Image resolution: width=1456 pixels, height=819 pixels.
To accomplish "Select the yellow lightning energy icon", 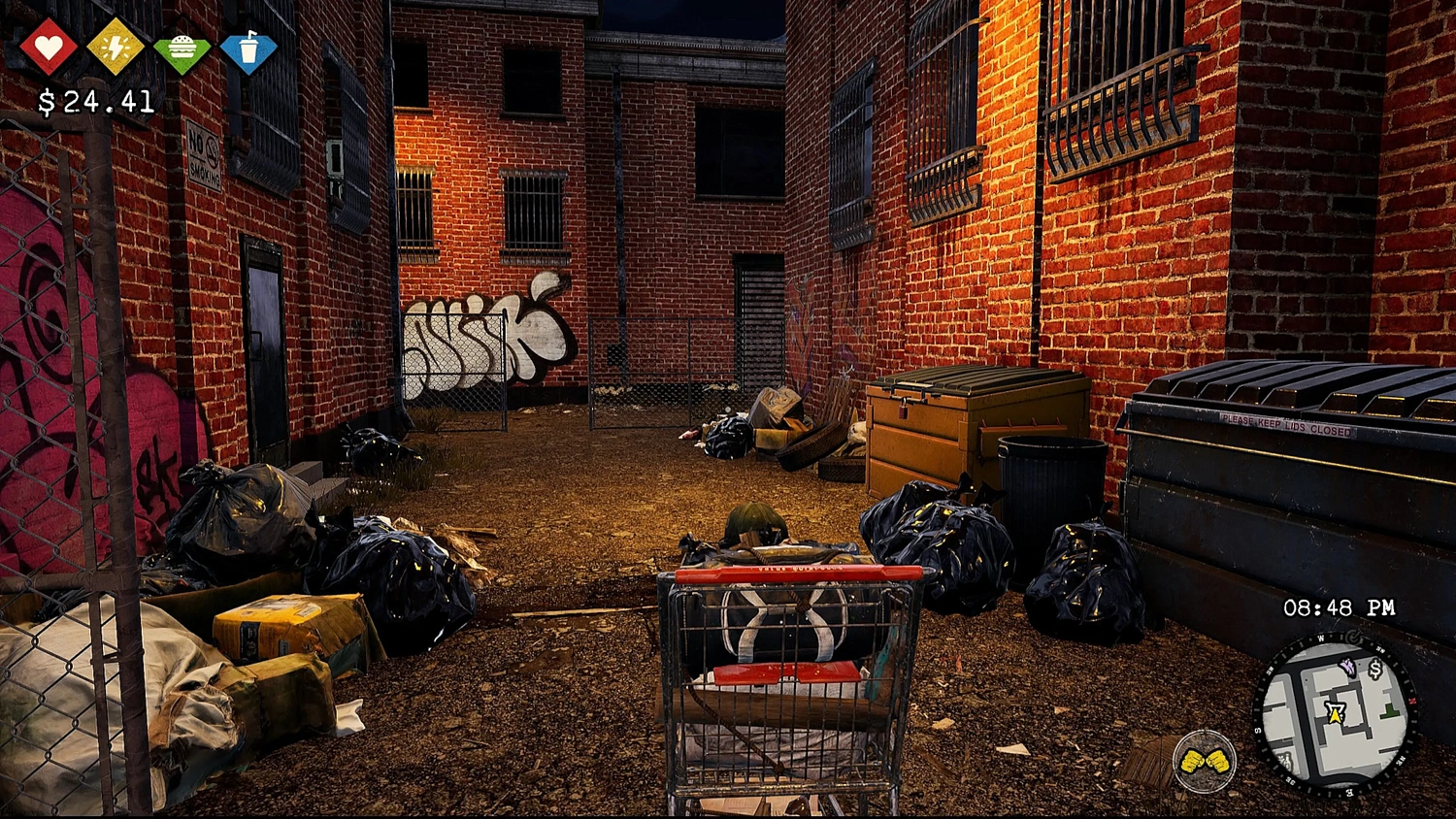I will (x=116, y=47).
